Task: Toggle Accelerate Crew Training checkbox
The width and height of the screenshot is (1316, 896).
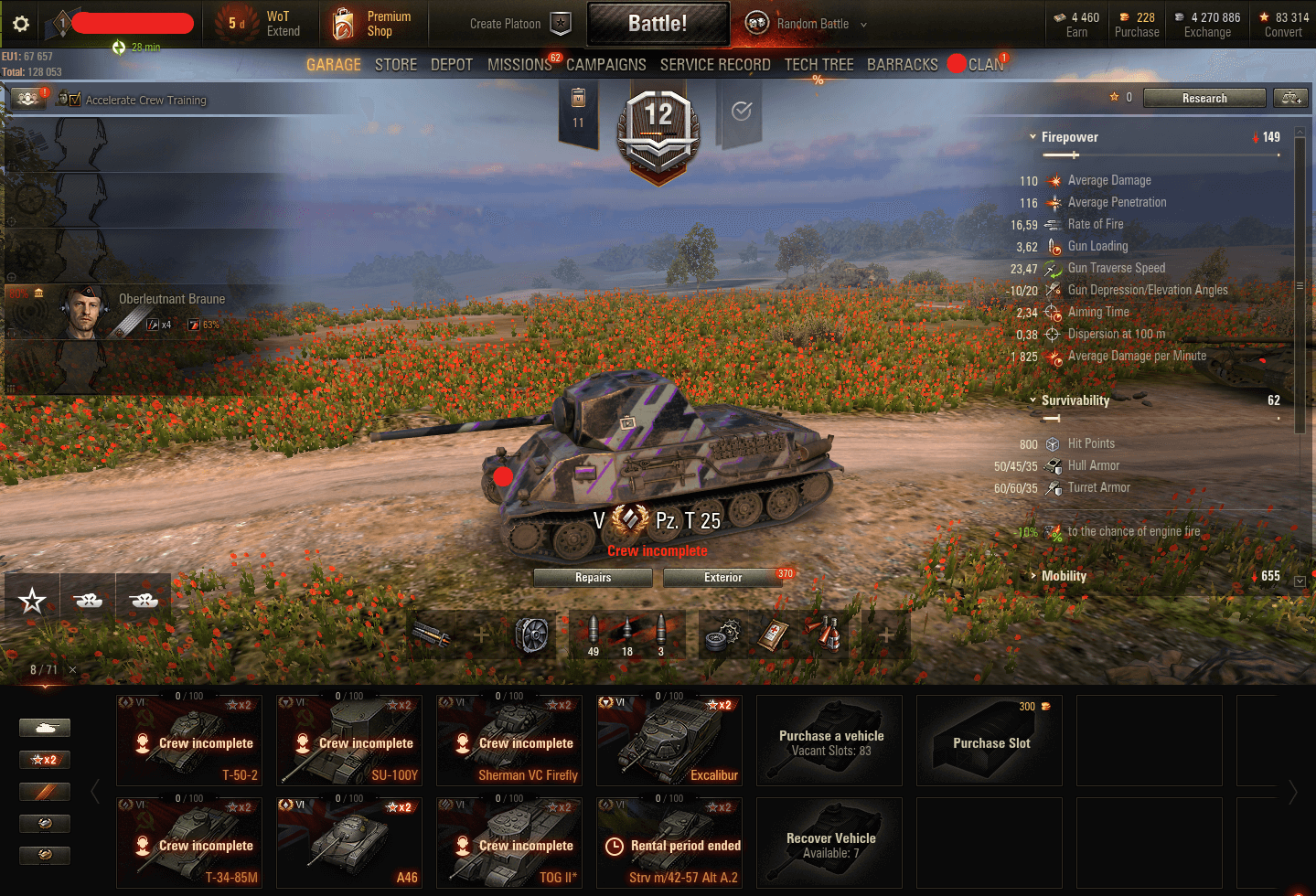Action: pos(75,100)
